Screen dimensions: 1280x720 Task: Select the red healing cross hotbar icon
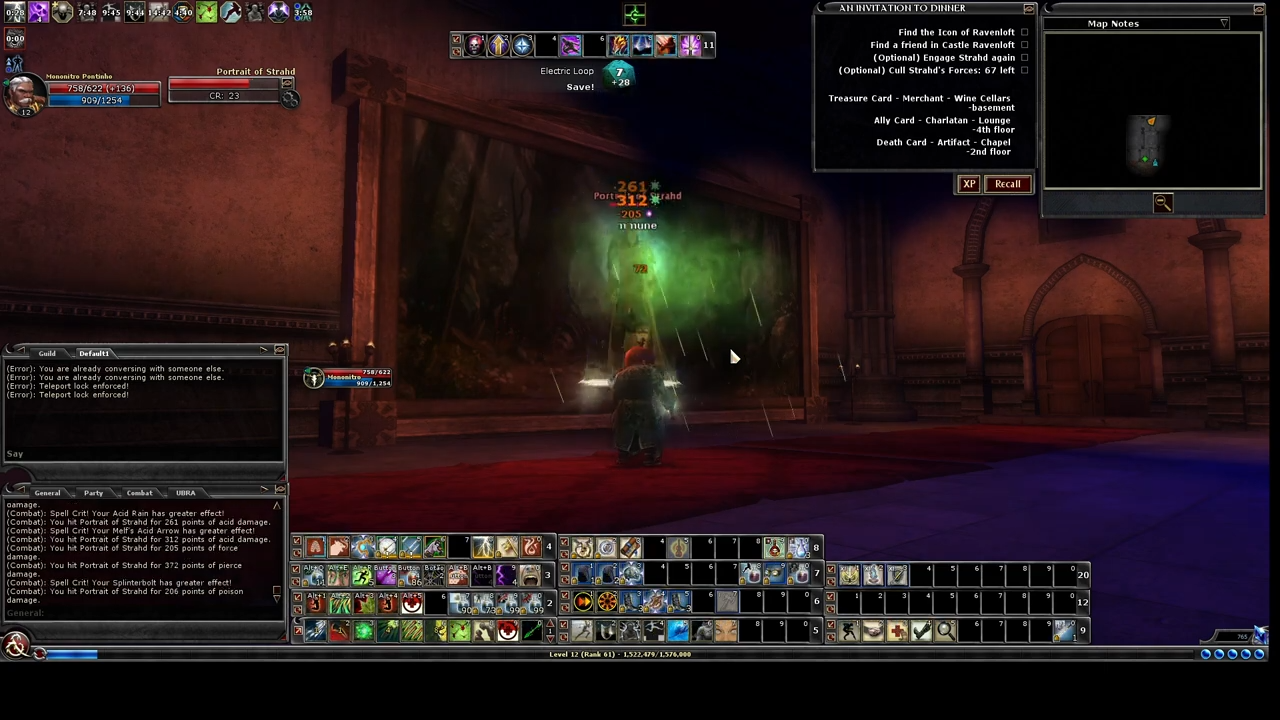tap(895, 630)
